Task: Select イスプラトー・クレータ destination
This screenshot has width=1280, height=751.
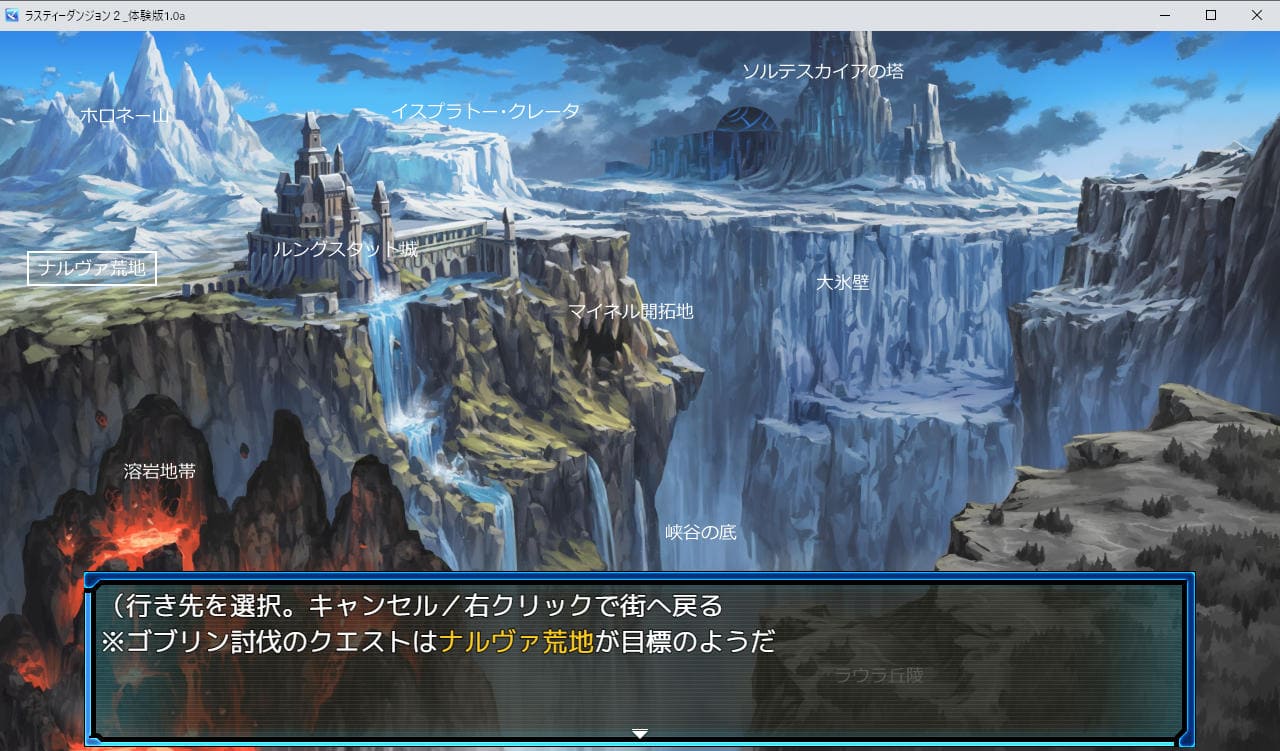Action: click(485, 111)
